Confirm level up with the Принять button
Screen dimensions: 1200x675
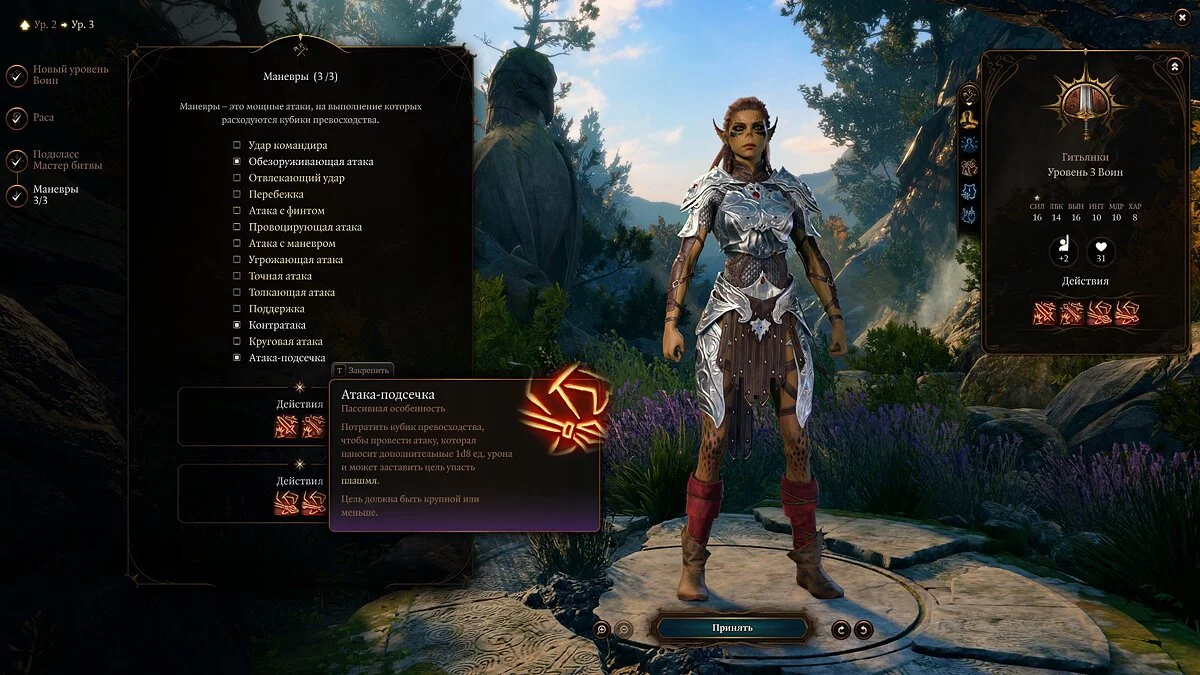pyautogui.click(x=731, y=628)
